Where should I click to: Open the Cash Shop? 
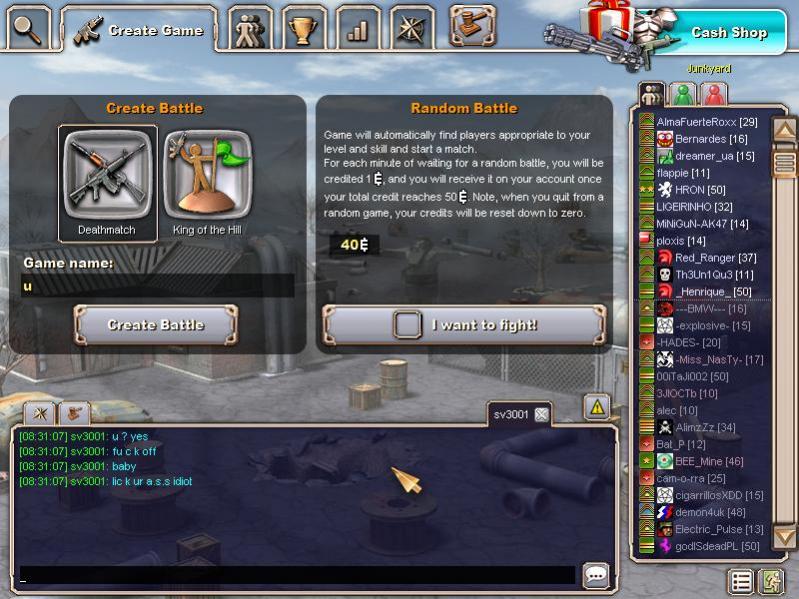coord(728,33)
